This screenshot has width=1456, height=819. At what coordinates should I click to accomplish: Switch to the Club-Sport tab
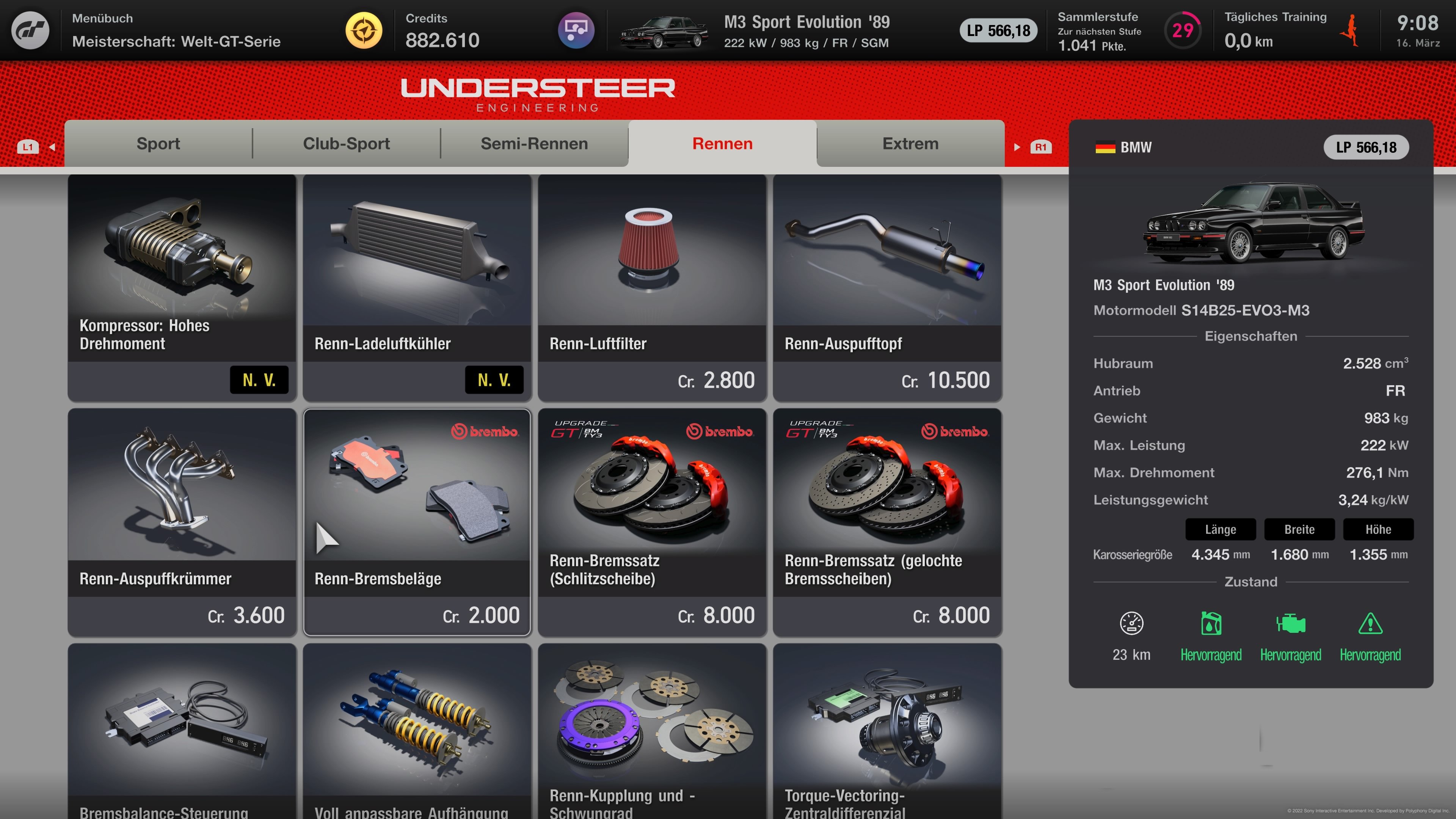coord(346,144)
